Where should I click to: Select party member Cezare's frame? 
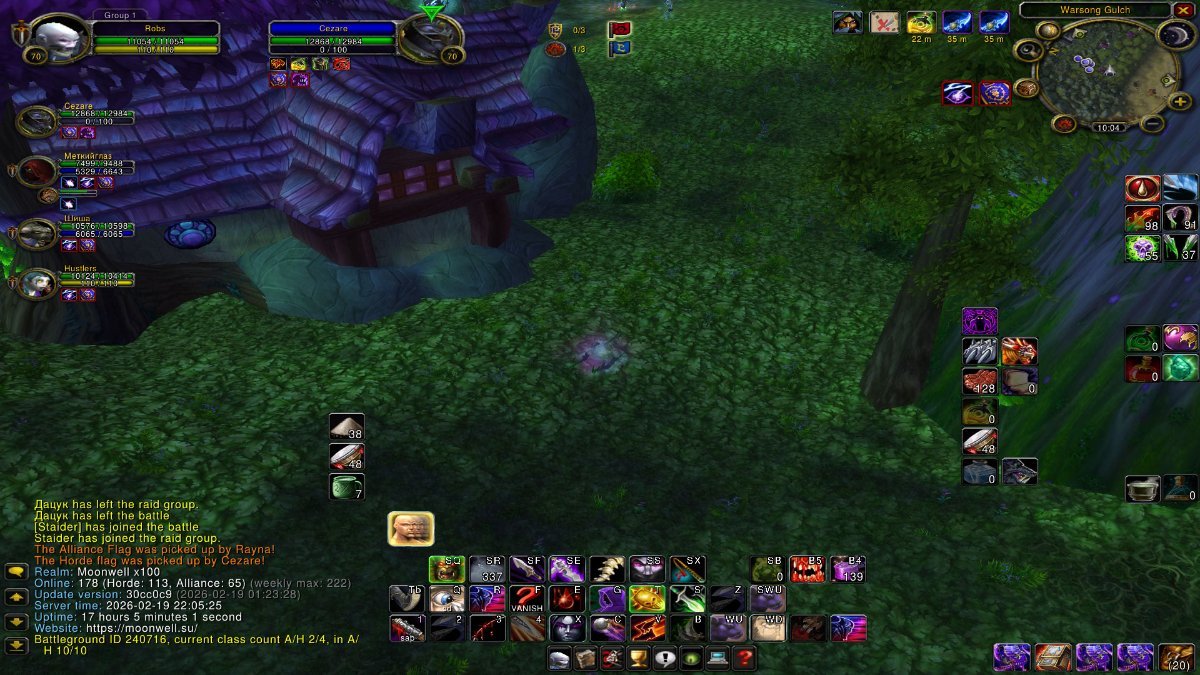(38, 121)
